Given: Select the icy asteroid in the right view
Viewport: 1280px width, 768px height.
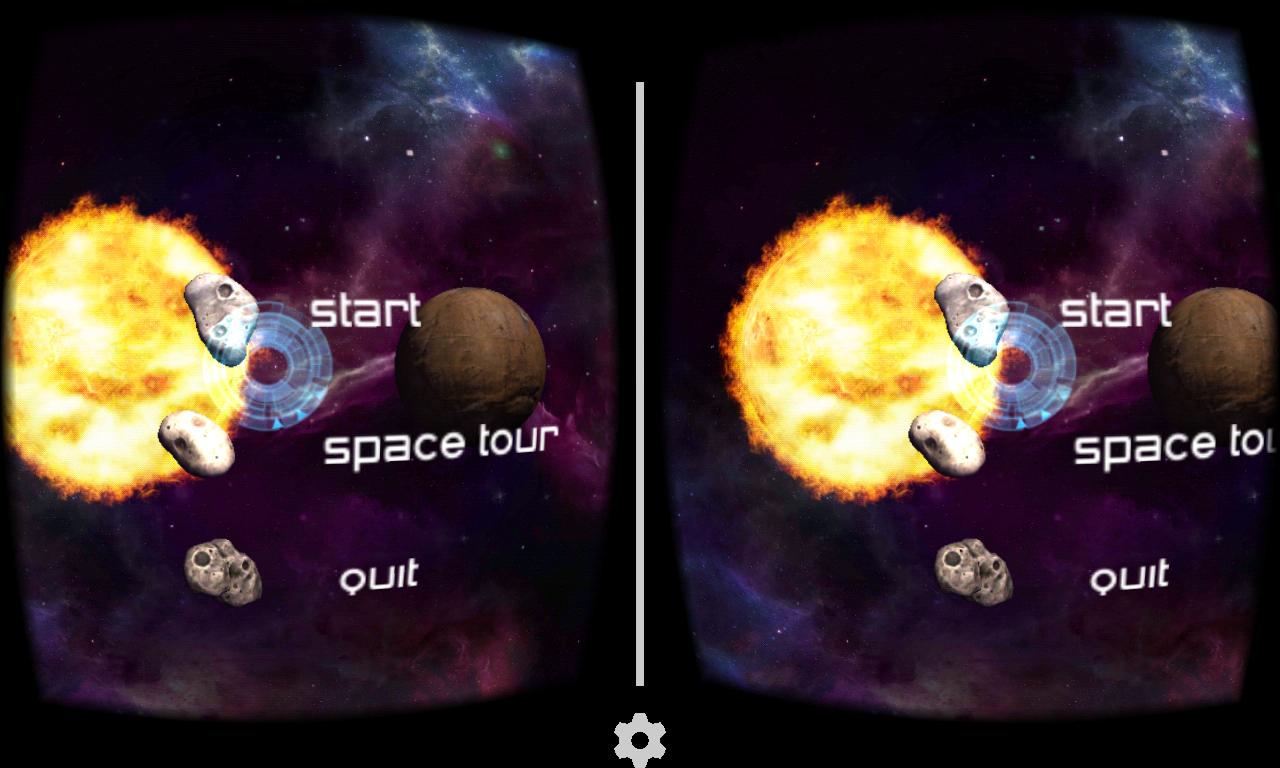Looking at the screenshot, I should [972, 320].
